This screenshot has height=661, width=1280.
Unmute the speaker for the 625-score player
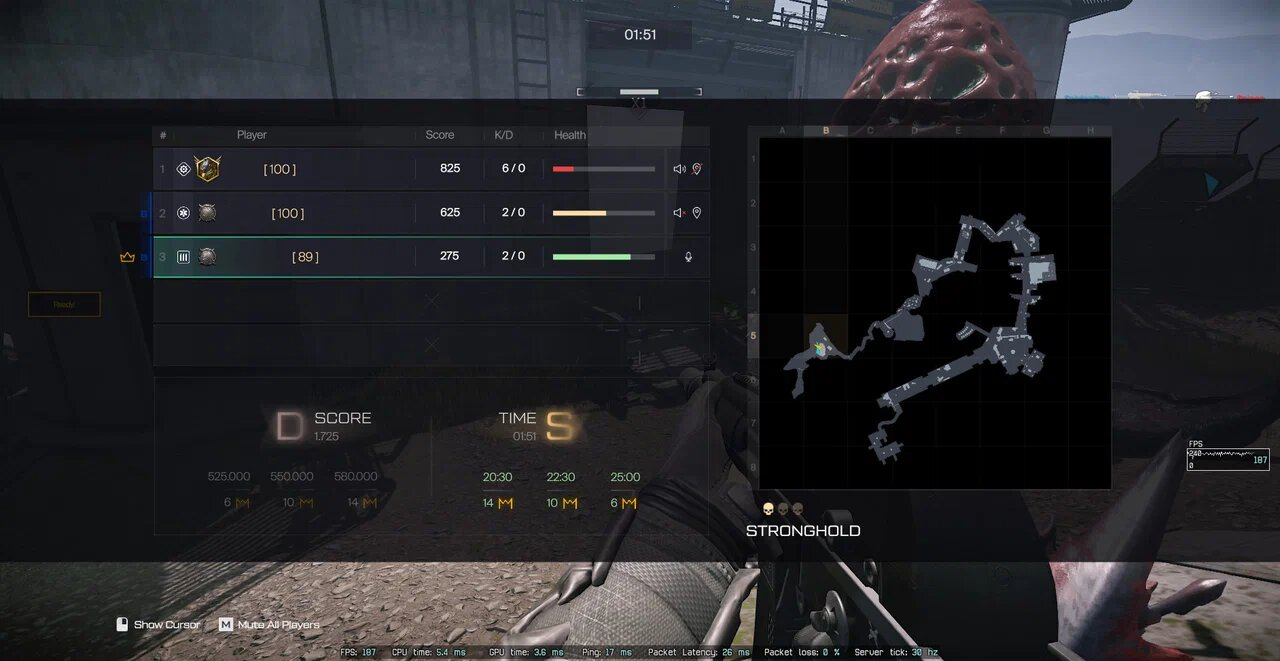(x=679, y=213)
